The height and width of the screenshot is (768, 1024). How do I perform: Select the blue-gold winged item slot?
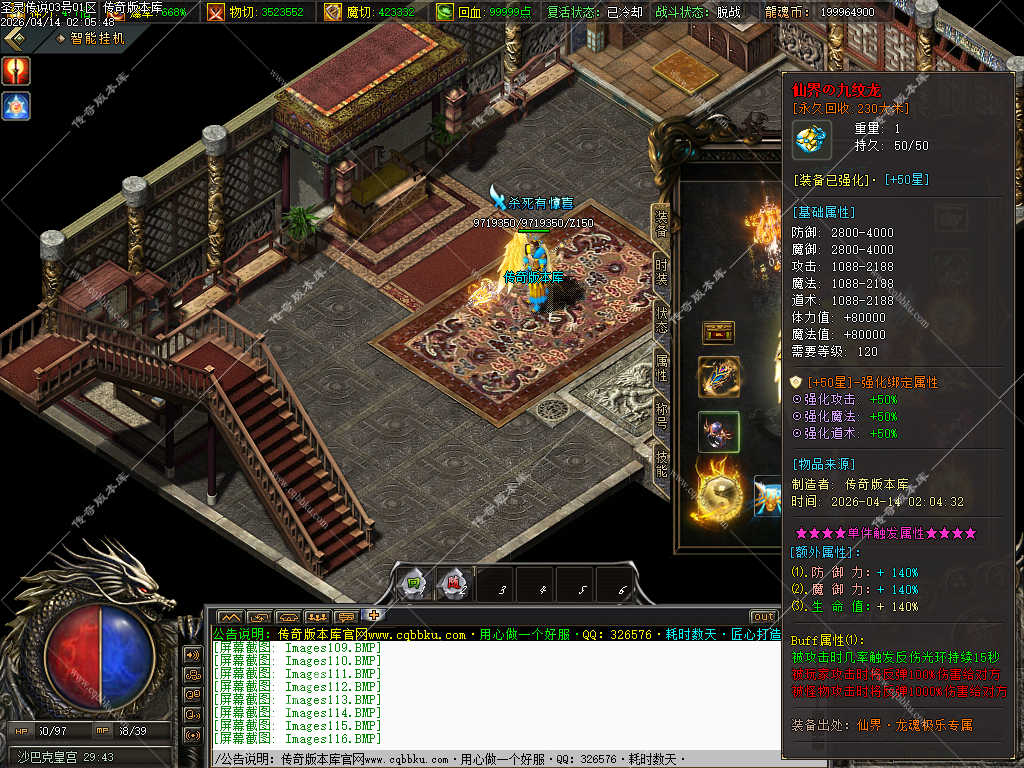pos(718,377)
